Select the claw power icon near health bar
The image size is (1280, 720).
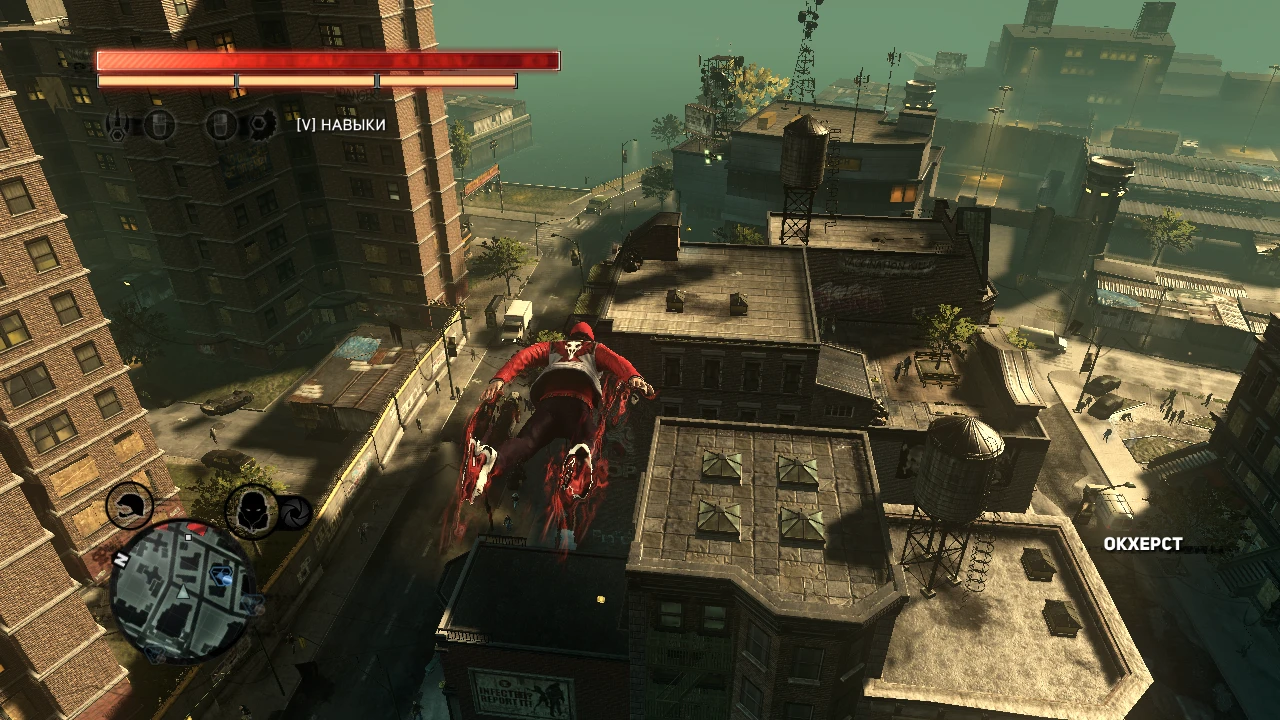(118, 125)
